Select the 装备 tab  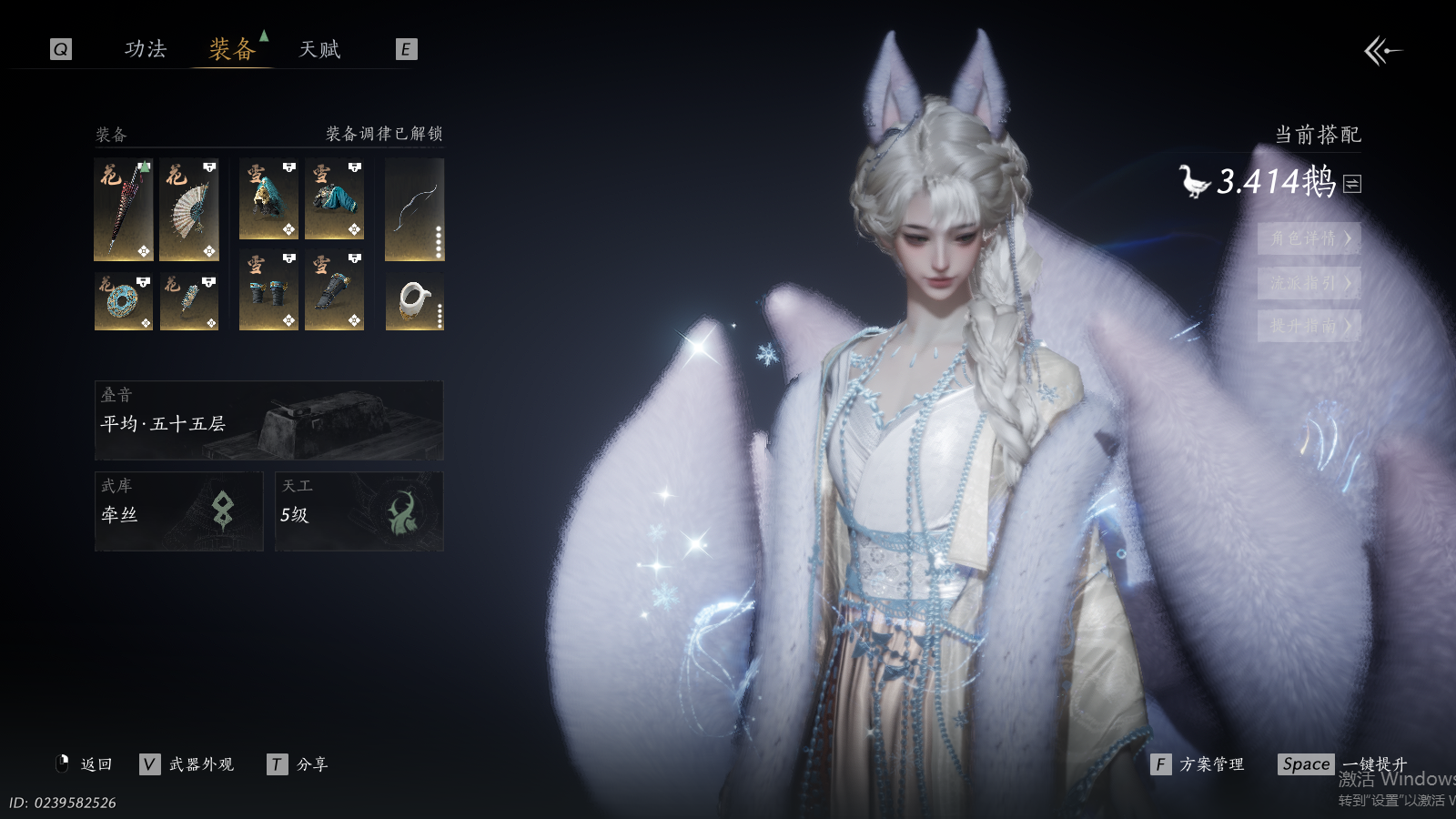232,49
